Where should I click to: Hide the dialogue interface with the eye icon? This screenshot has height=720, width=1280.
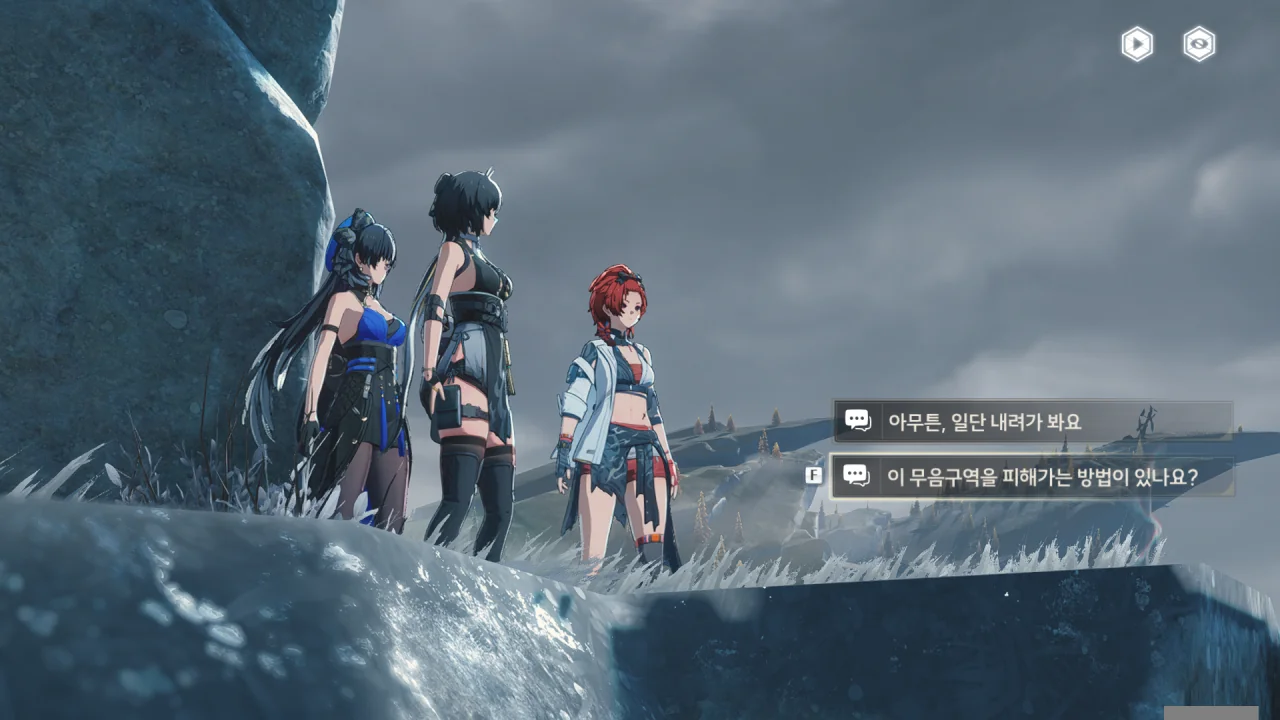click(x=1199, y=44)
